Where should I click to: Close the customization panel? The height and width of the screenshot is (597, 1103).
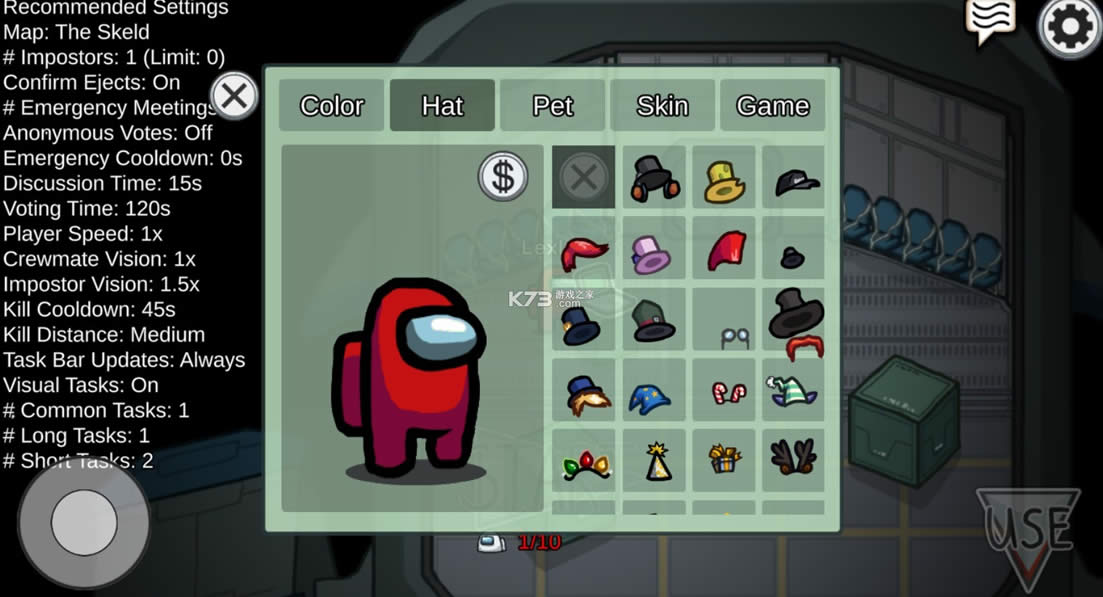point(234,97)
